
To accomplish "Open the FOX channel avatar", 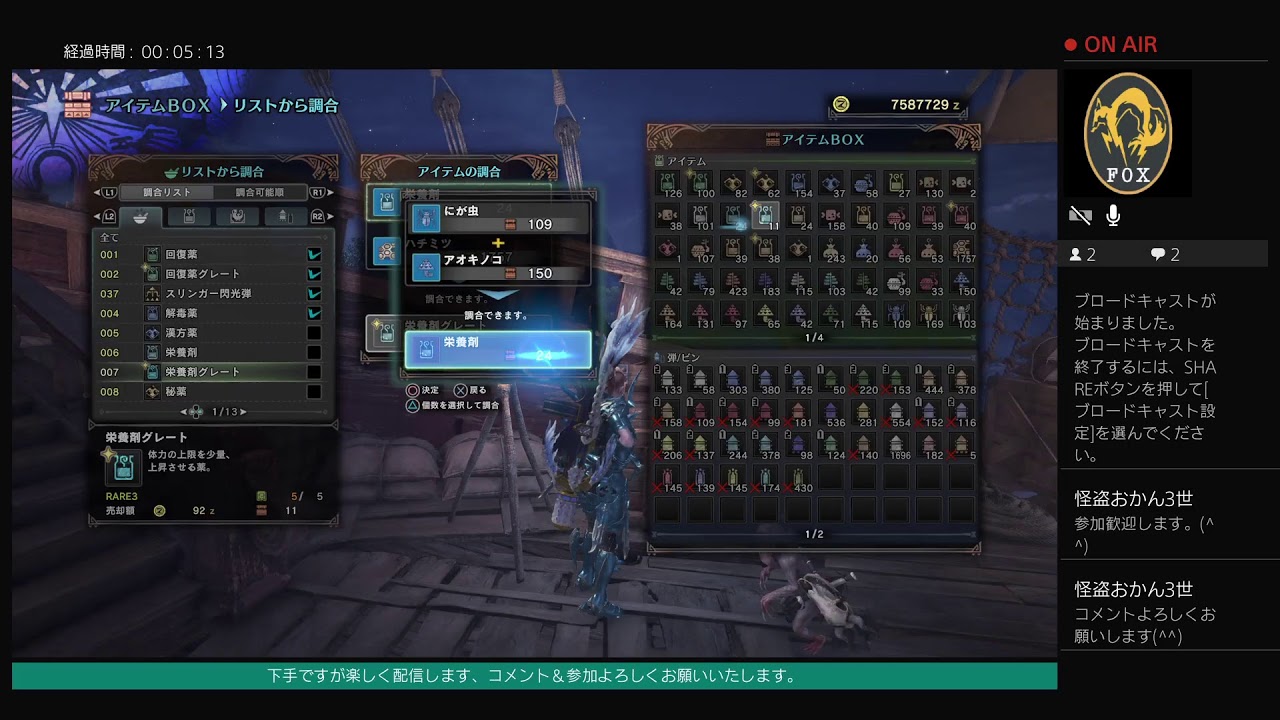I will [x=1127, y=134].
